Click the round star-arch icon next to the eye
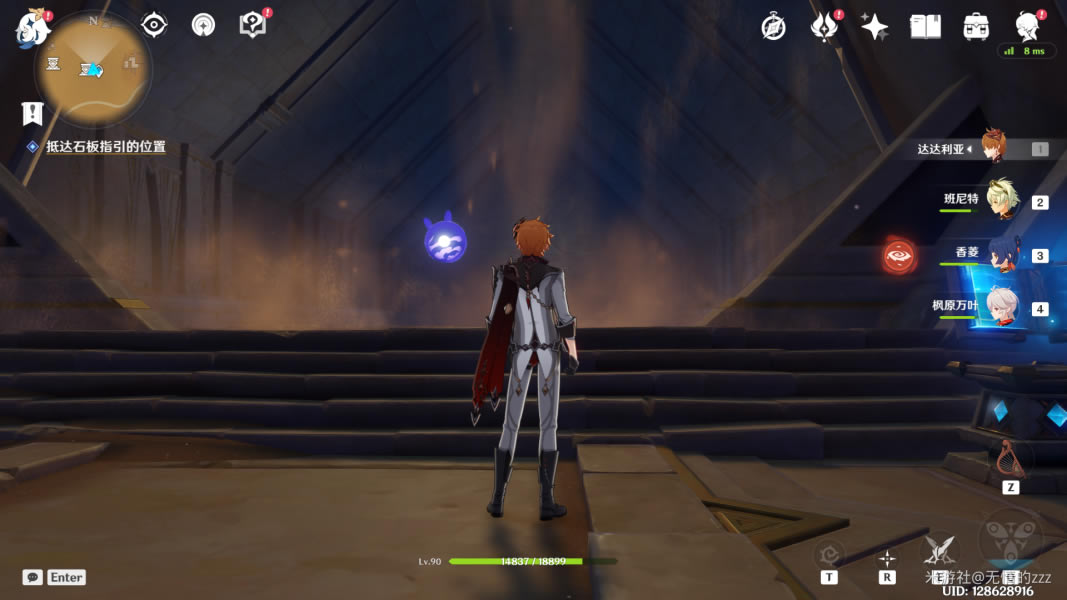Image resolution: width=1067 pixels, height=600 pixels. (x=203, y=25)
